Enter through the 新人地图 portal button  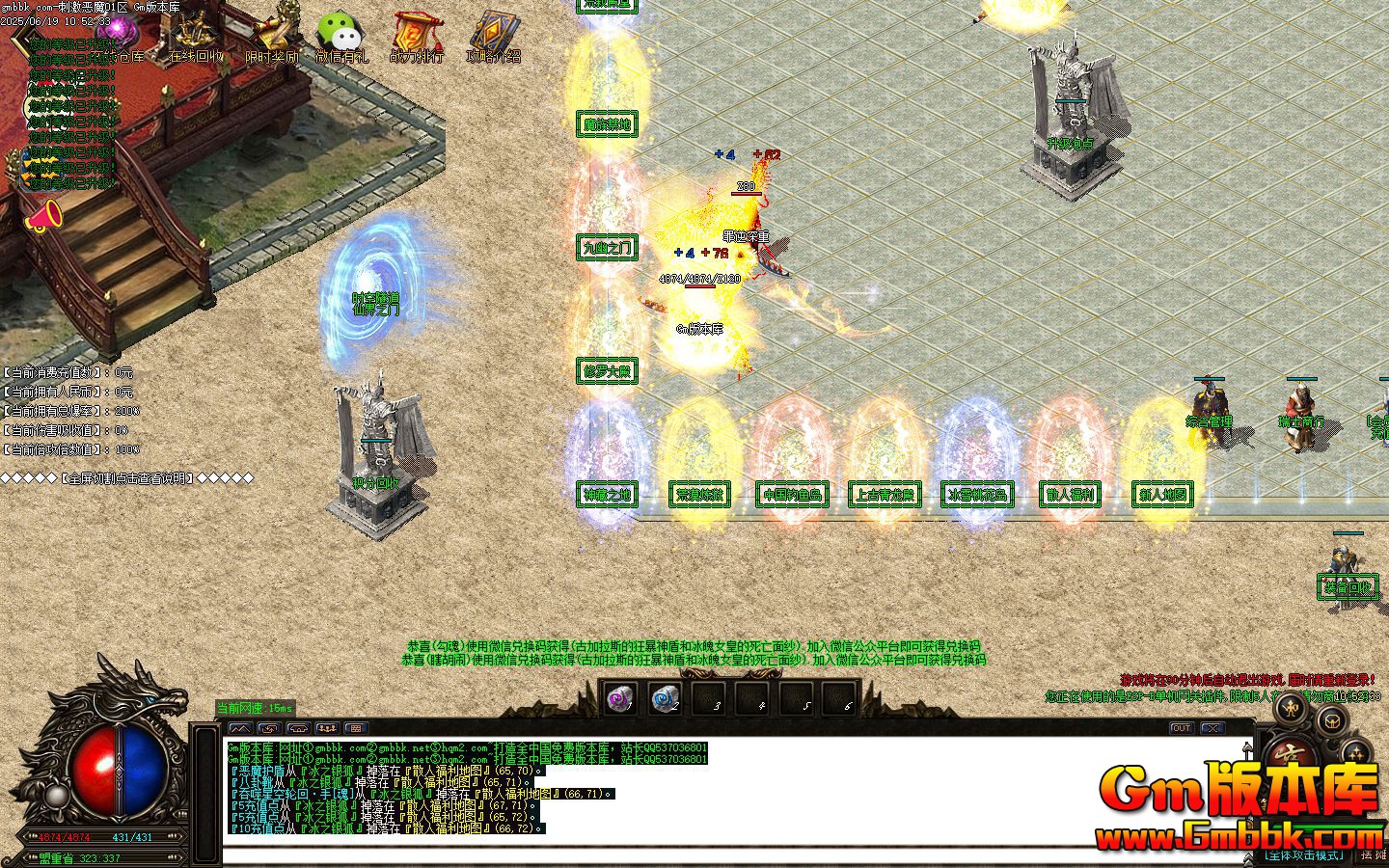(x=1161, y=495)
